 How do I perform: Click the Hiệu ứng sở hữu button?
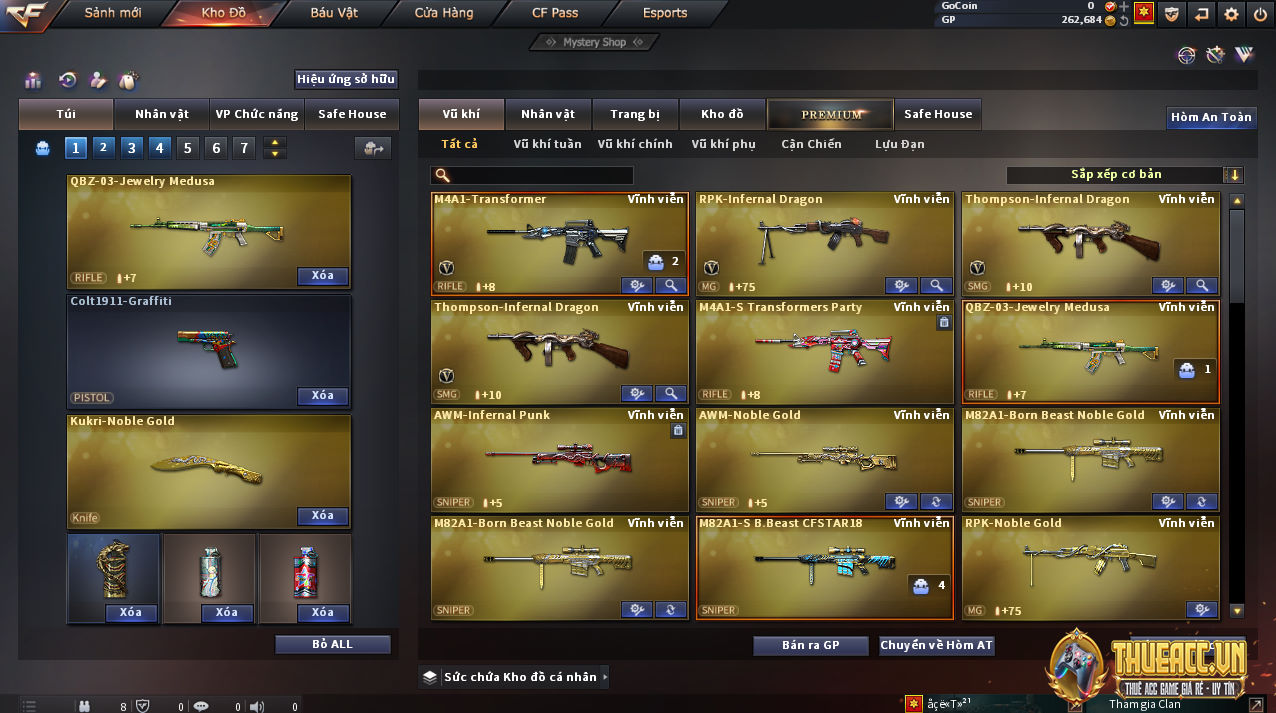coord(346,79)
